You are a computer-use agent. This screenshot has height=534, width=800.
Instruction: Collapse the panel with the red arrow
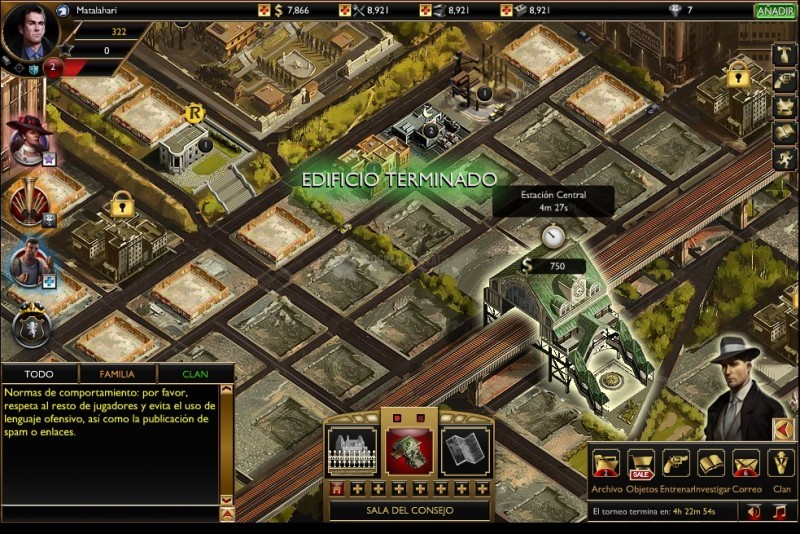pos(784,429)
